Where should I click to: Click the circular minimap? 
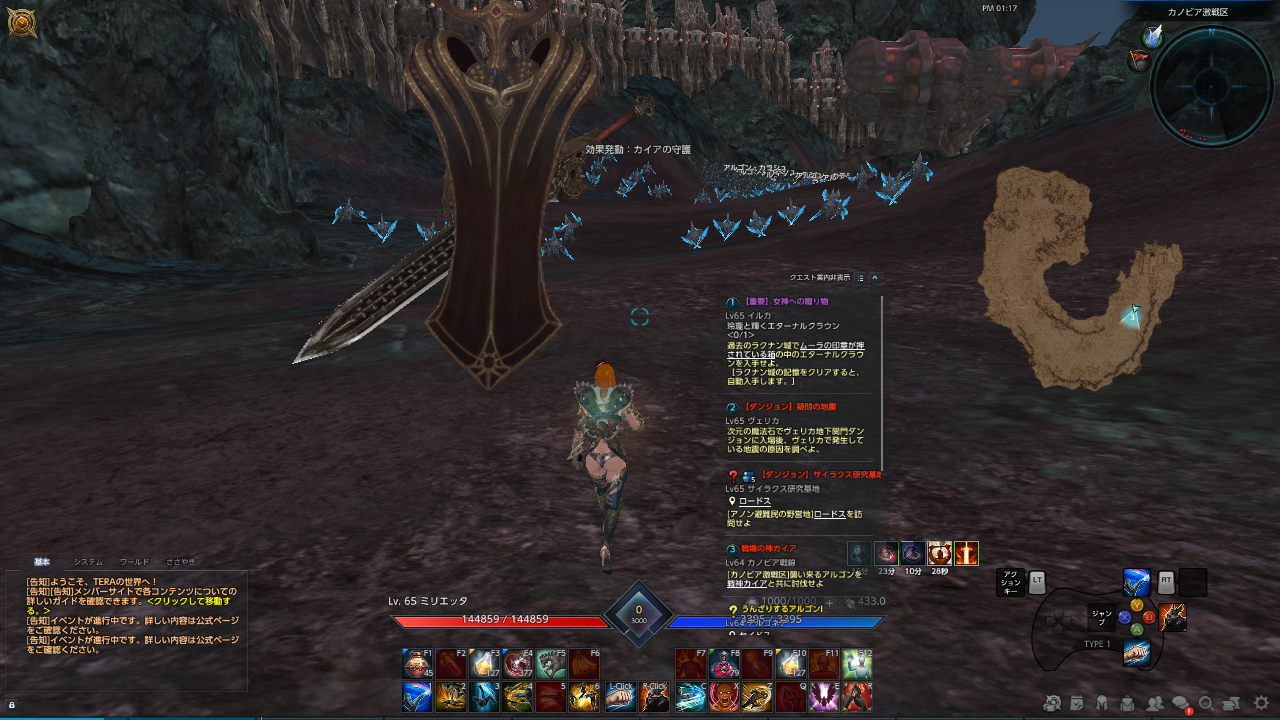[1211, 86]
